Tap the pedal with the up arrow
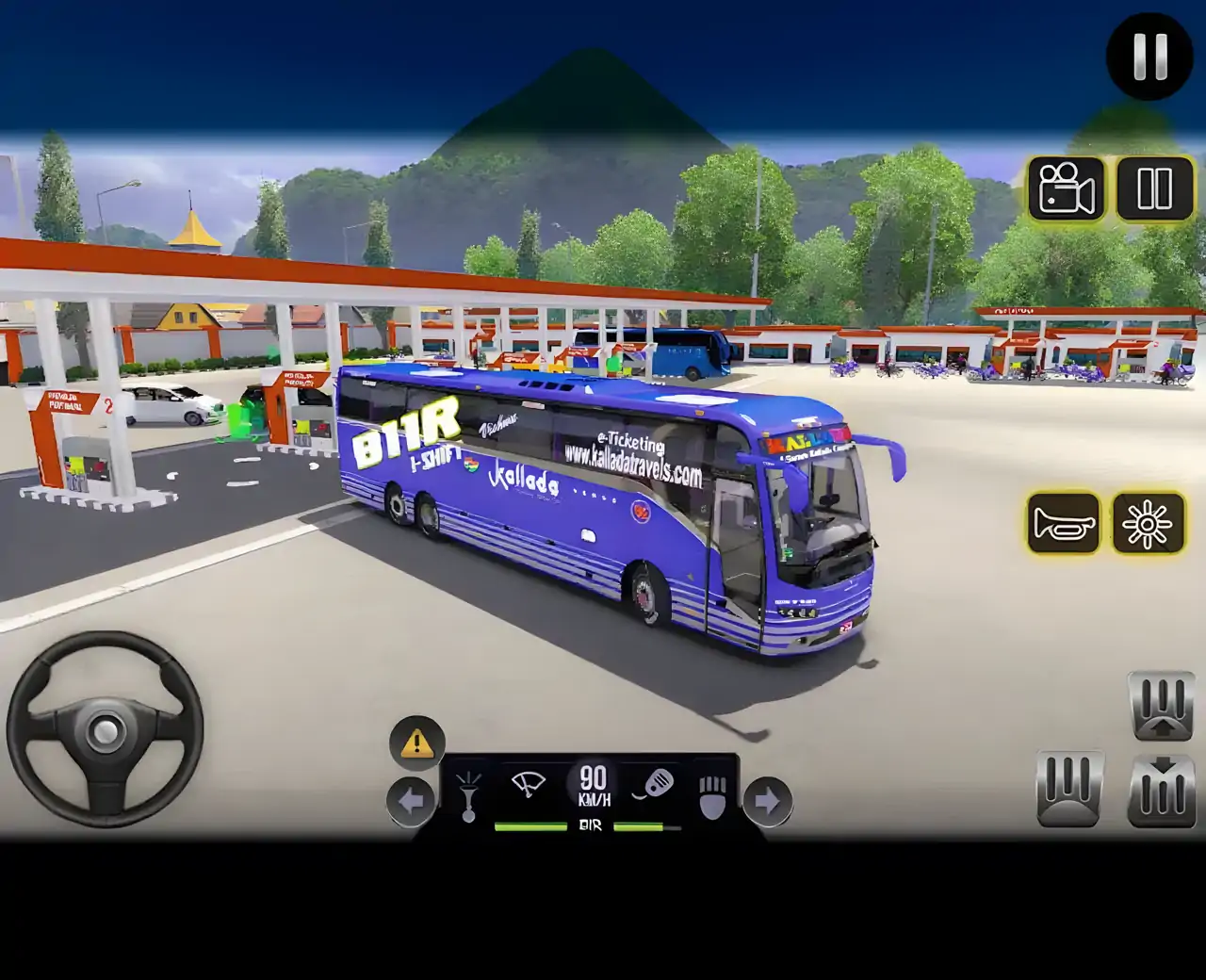This screenshot has width=1206, height=980. coord(1162,705)
